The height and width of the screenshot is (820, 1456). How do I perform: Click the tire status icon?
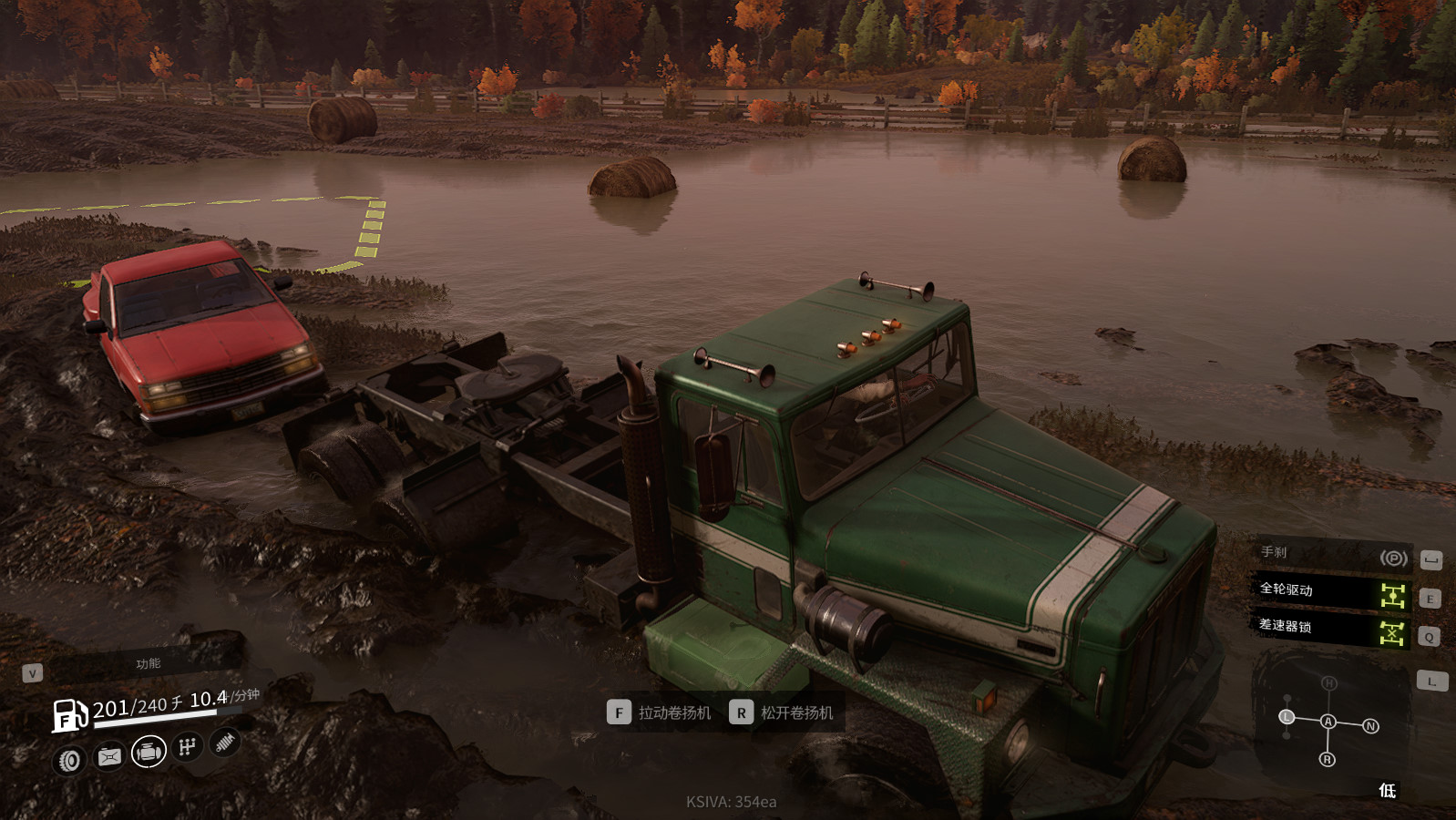(70, 761)
